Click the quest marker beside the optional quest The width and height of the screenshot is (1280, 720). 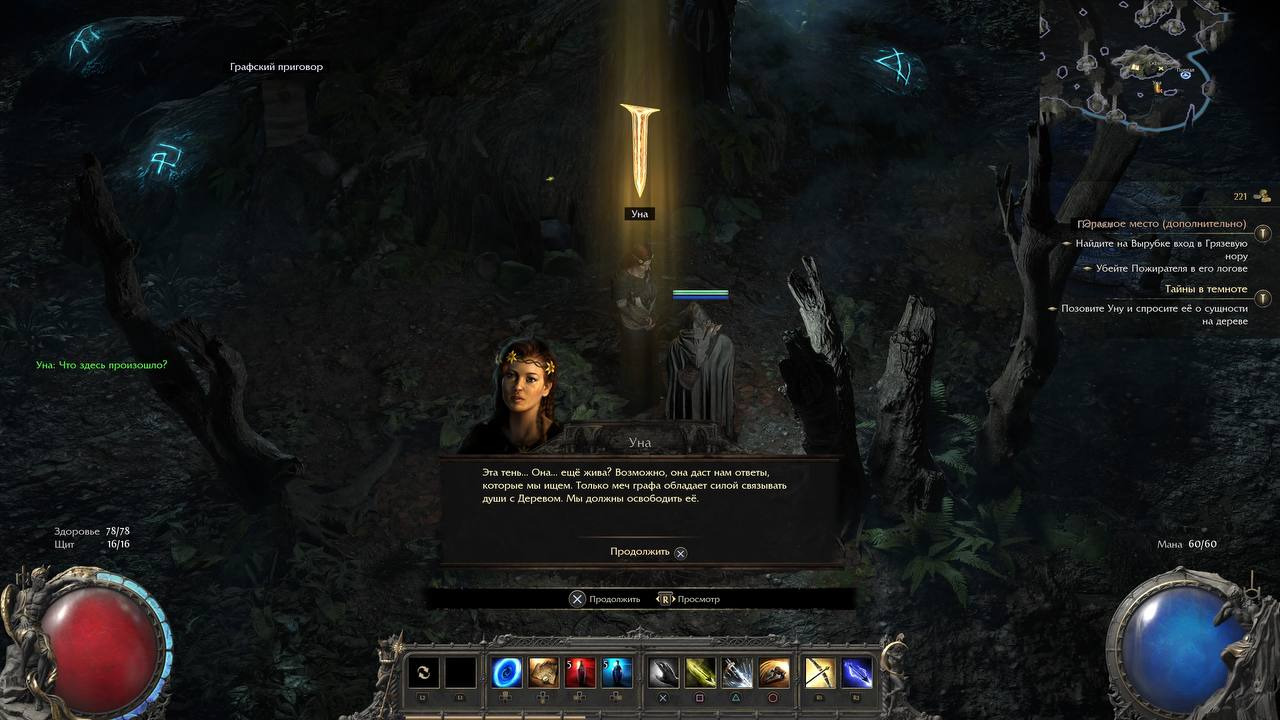click(x=1263, y=233)
